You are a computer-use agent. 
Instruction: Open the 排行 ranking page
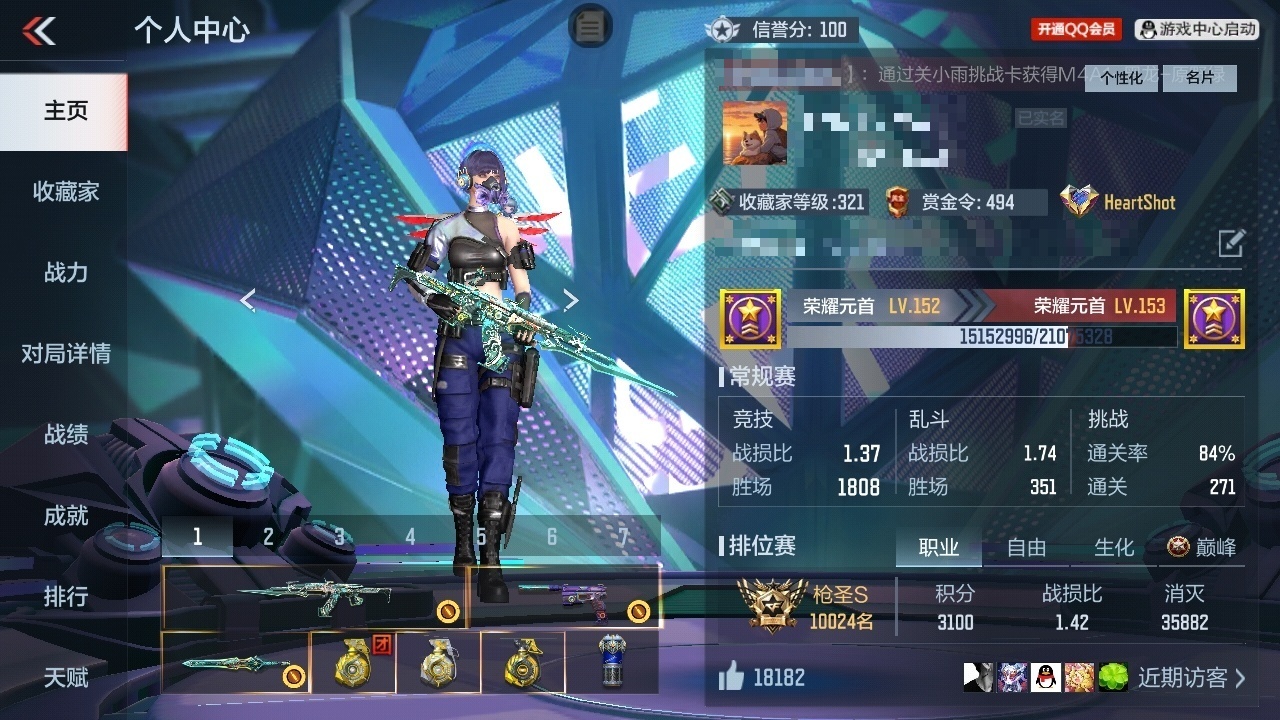tap(66, 597)
